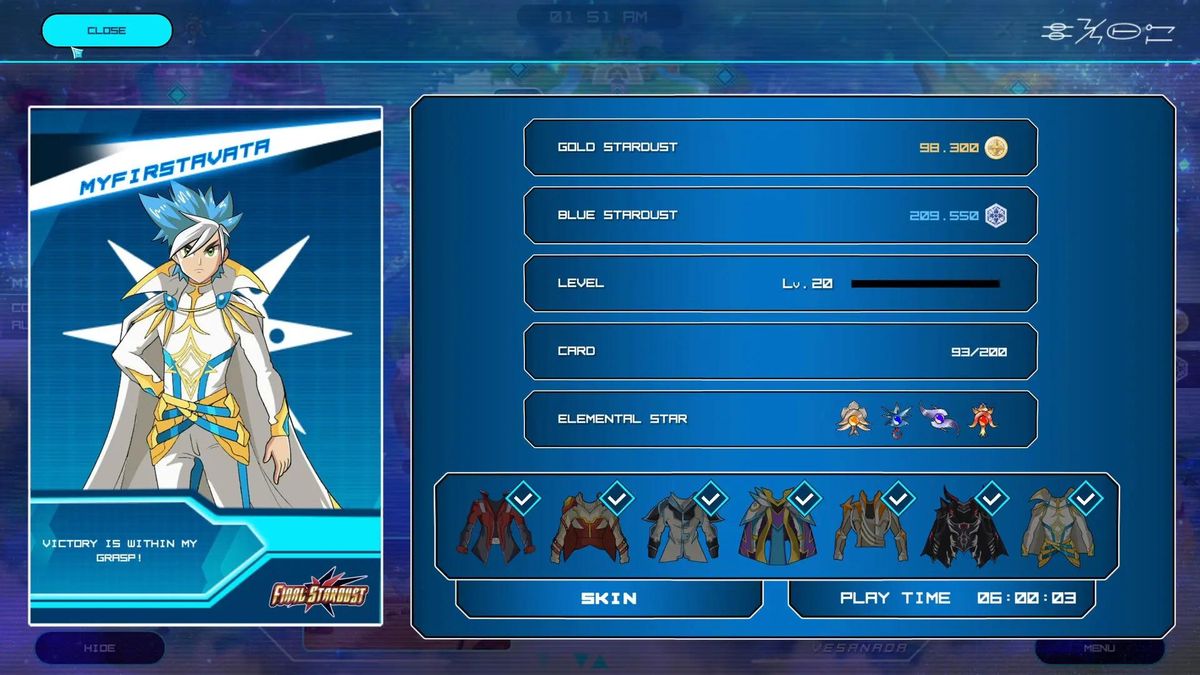This screenshot has height=675, width=1200.
Task: Select the red jacket skin
Action: point(496,526)
